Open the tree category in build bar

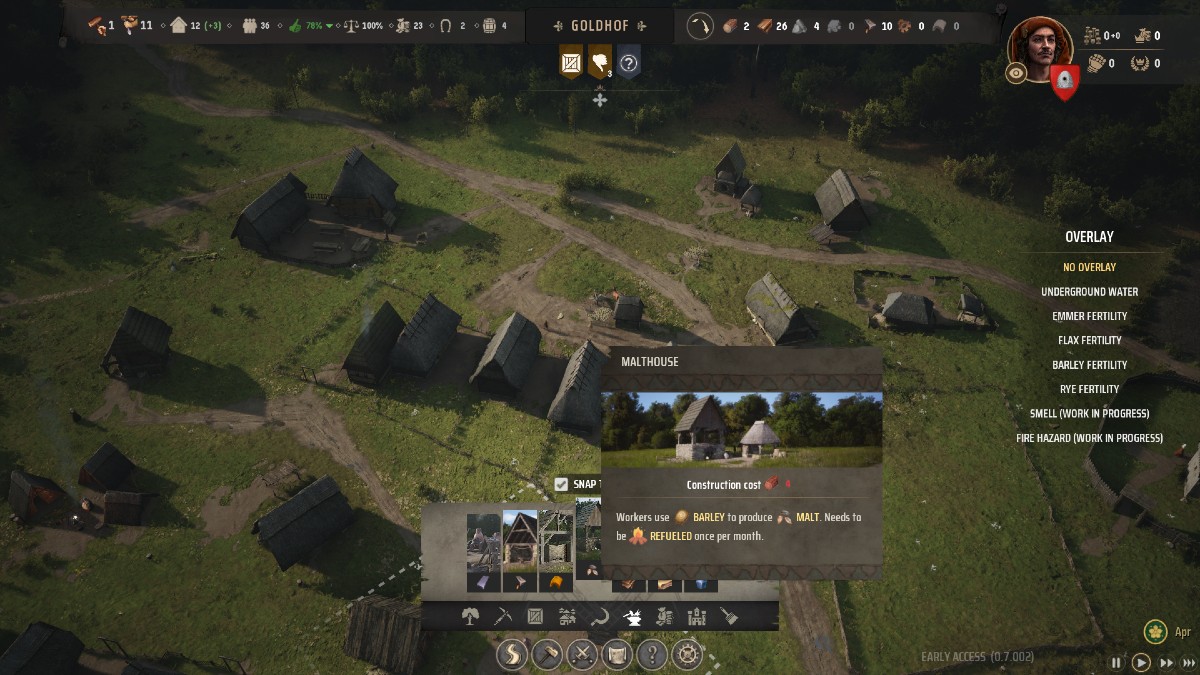(x=470, y=617)
